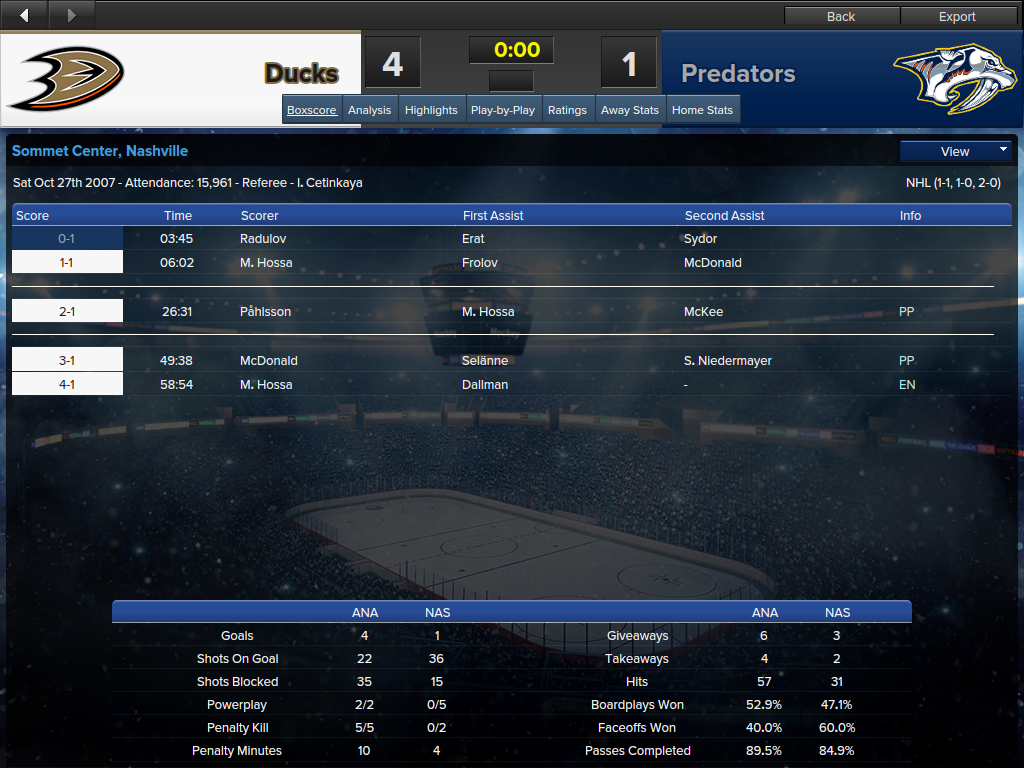Open Påhlsson's profile from the scorer list
Screen dimensions: 1024x768
pos(266,312)
